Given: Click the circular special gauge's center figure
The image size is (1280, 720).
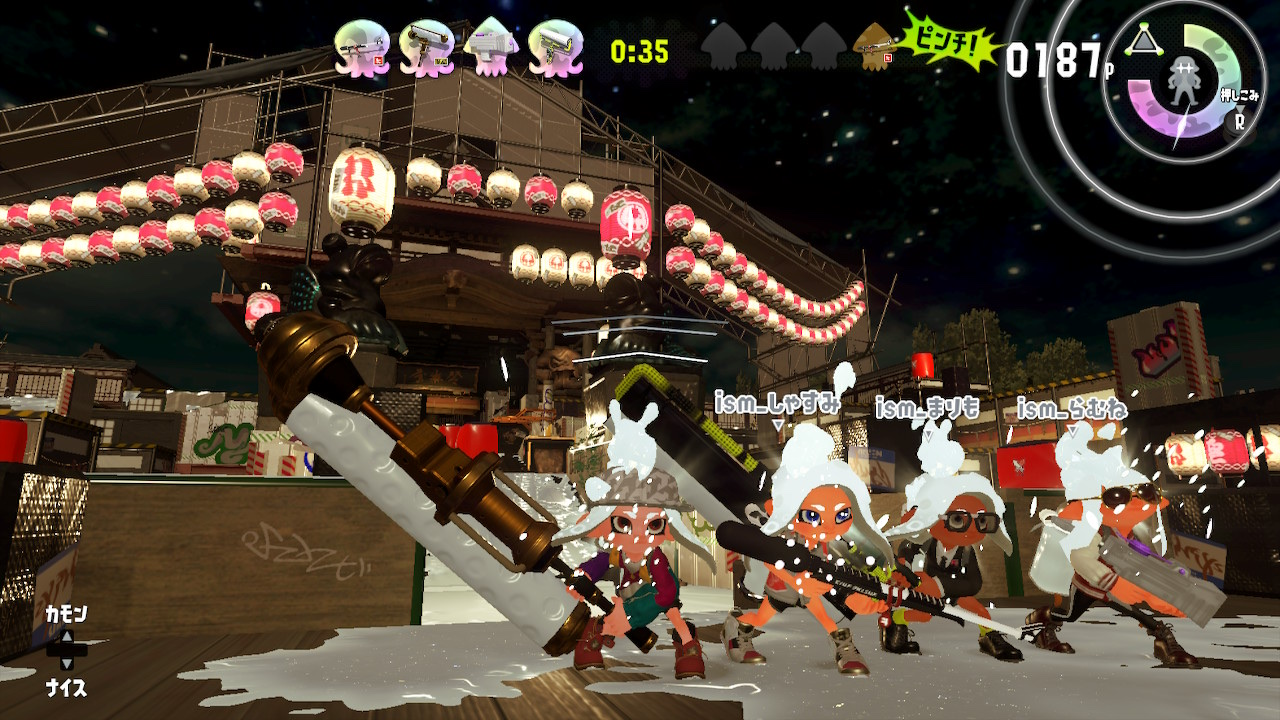Looking at the screenshot, I should (x=1183, y=83).
